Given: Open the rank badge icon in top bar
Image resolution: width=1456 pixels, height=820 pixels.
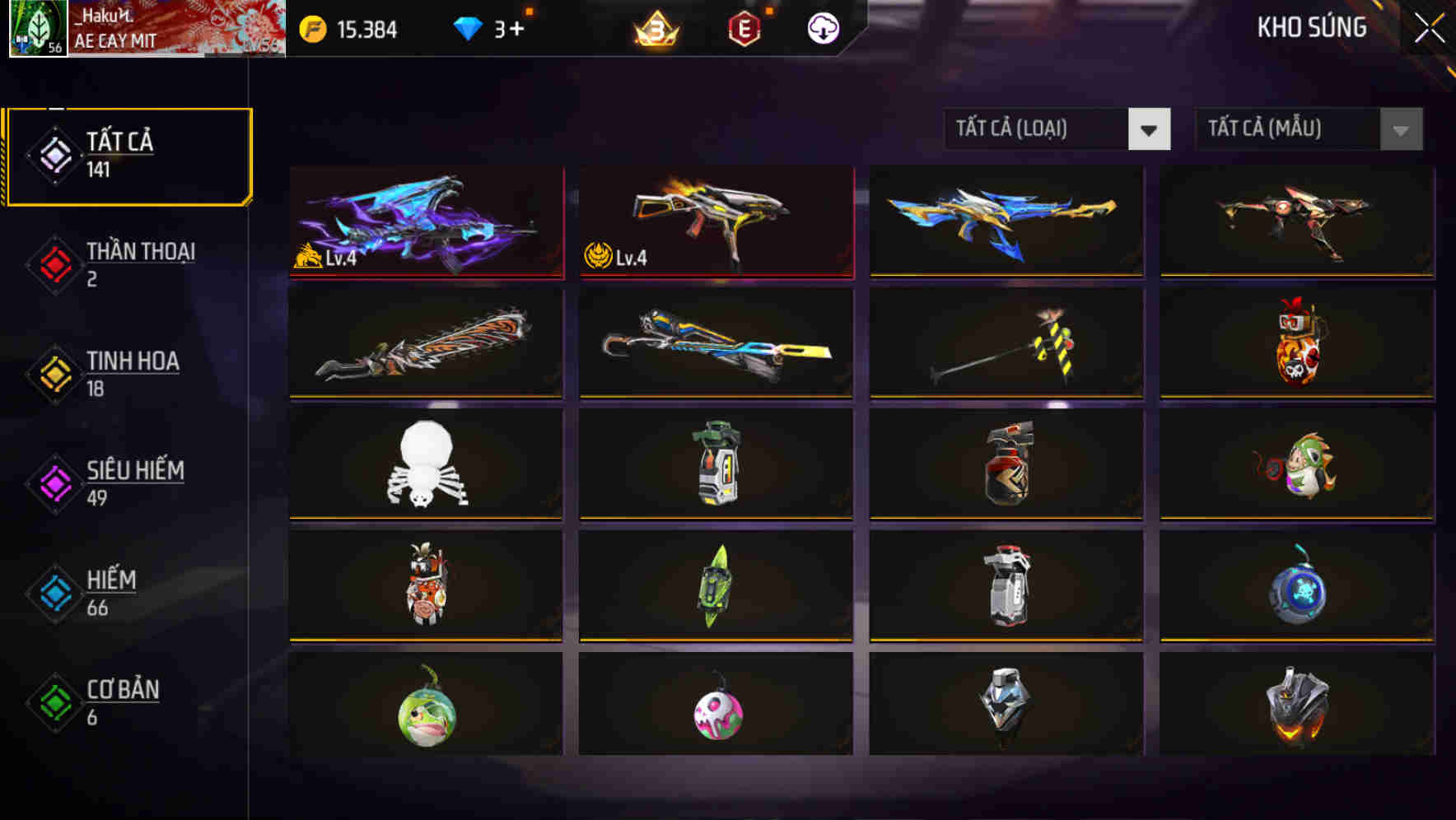Looking at the screenshot, I should point(656,29).
